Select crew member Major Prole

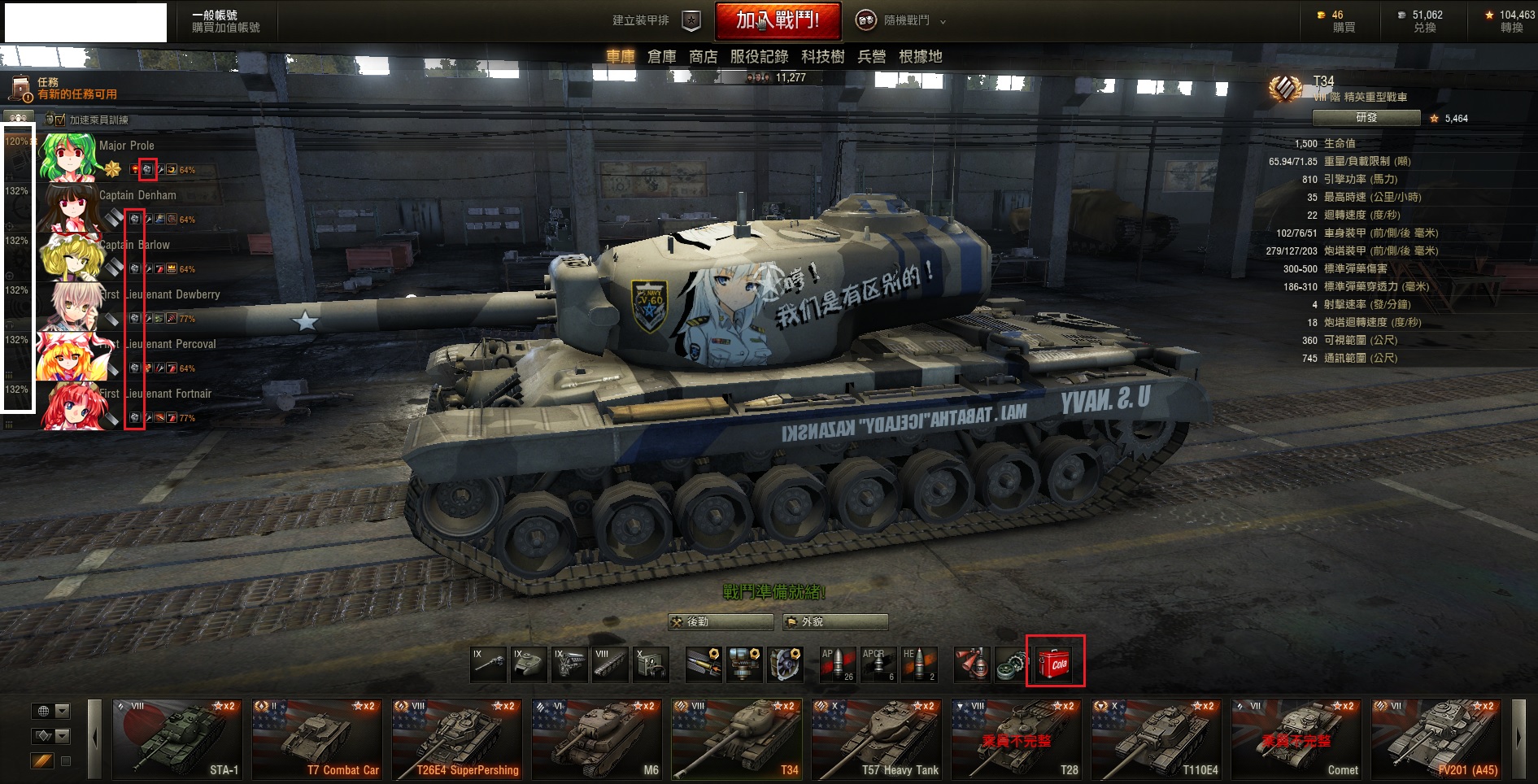coord(126,146)
